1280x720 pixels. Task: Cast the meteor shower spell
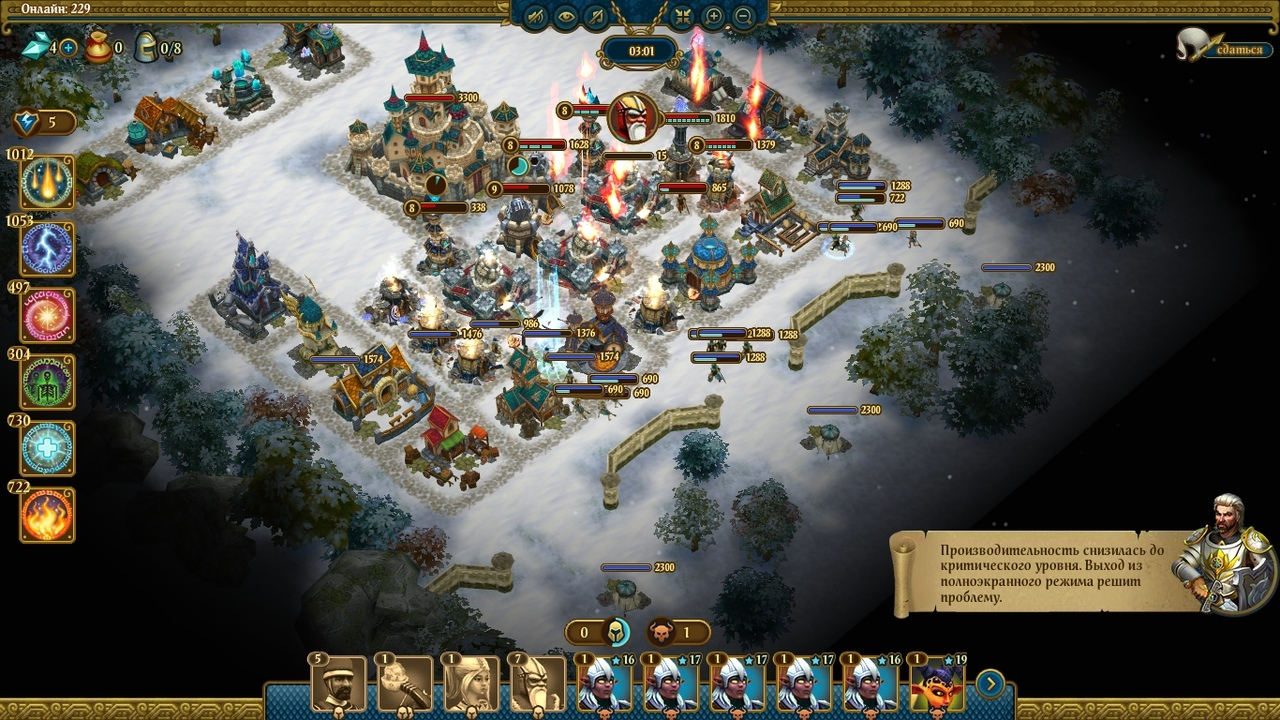click(48, 183)
